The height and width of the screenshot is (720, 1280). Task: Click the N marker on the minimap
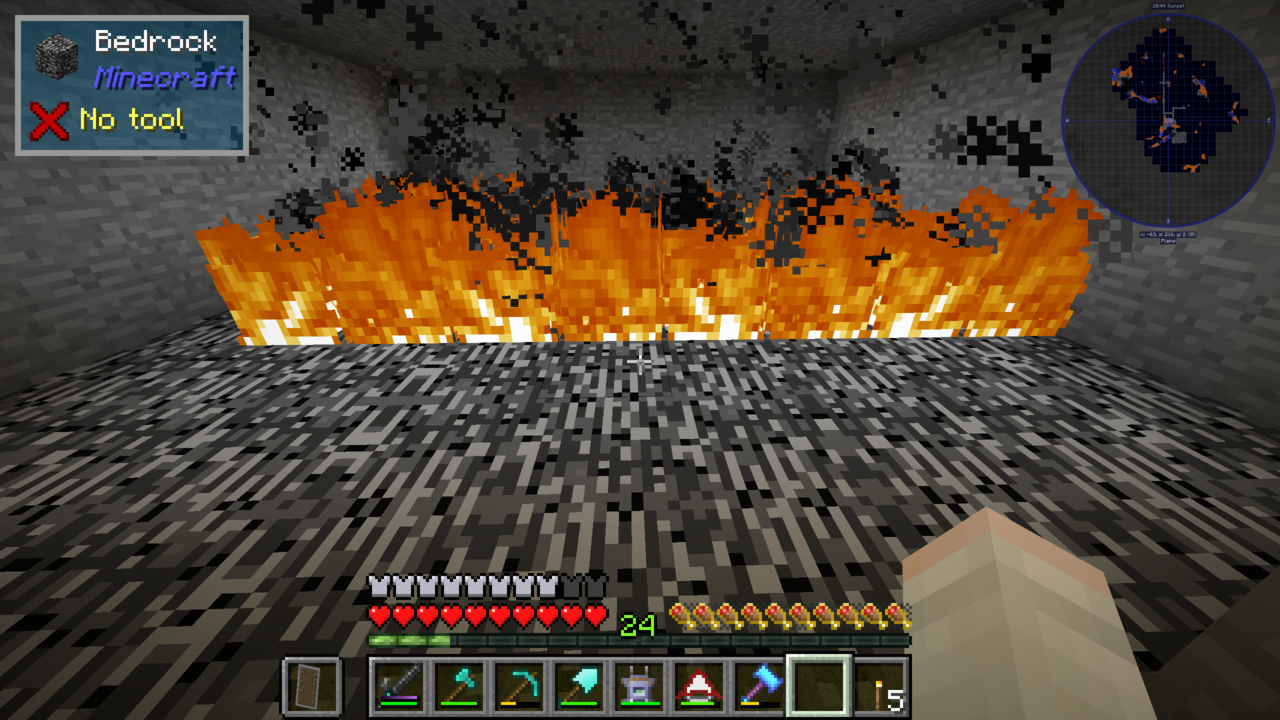(x=1168, y=20)
